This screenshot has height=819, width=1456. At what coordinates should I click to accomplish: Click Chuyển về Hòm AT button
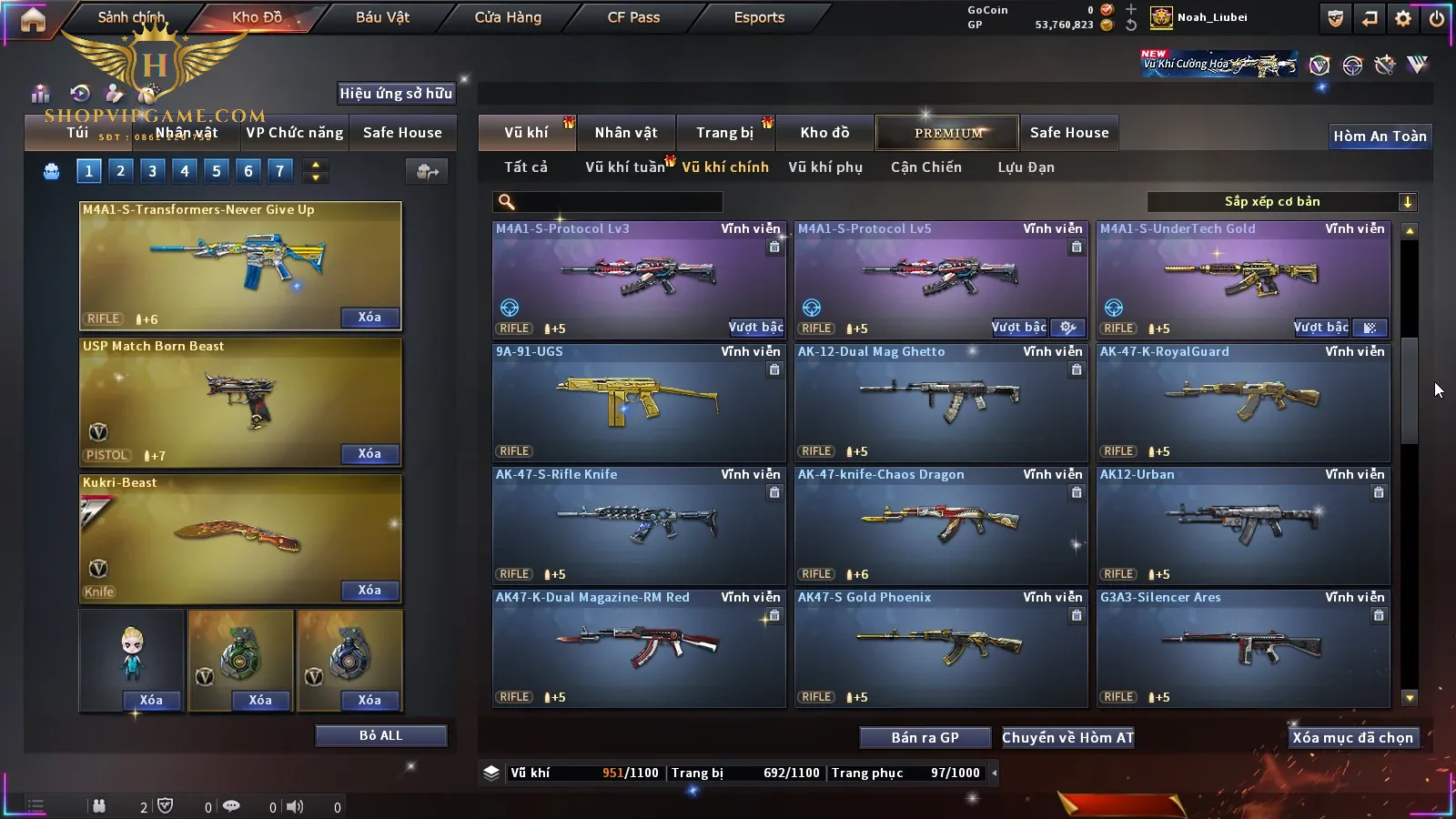click(x=1067, y=738)
